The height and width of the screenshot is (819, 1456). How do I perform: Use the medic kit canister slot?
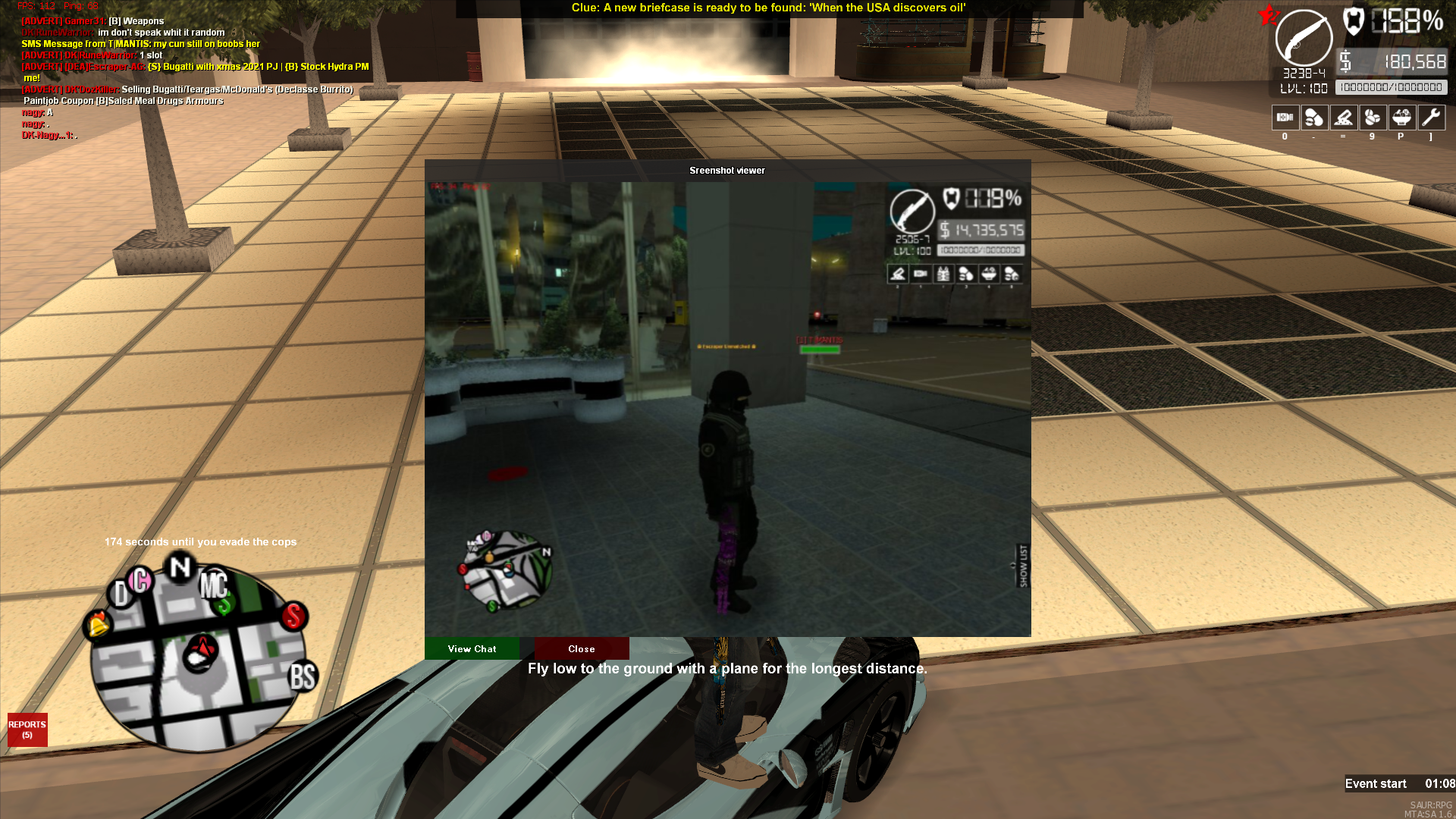(x=1285, y=118)
